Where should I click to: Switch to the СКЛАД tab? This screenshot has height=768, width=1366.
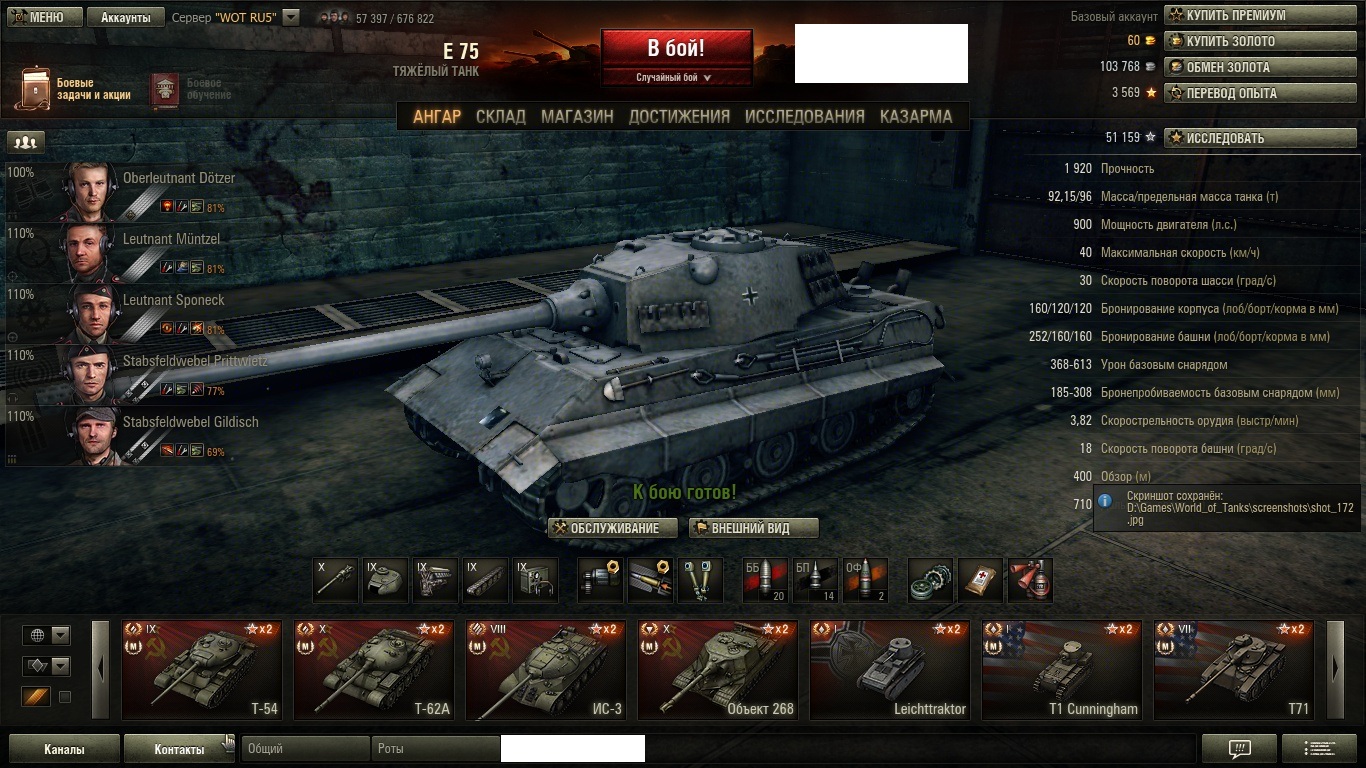pos(500,116)
